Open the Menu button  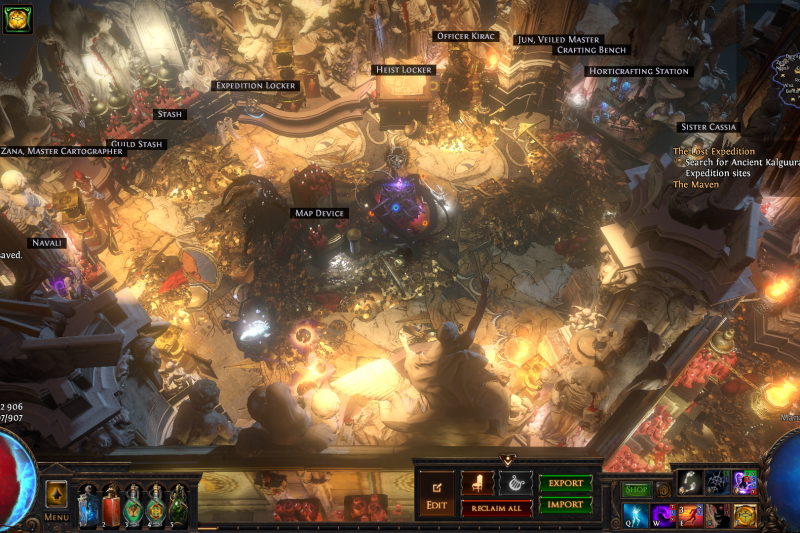click(x=56, y=499)
